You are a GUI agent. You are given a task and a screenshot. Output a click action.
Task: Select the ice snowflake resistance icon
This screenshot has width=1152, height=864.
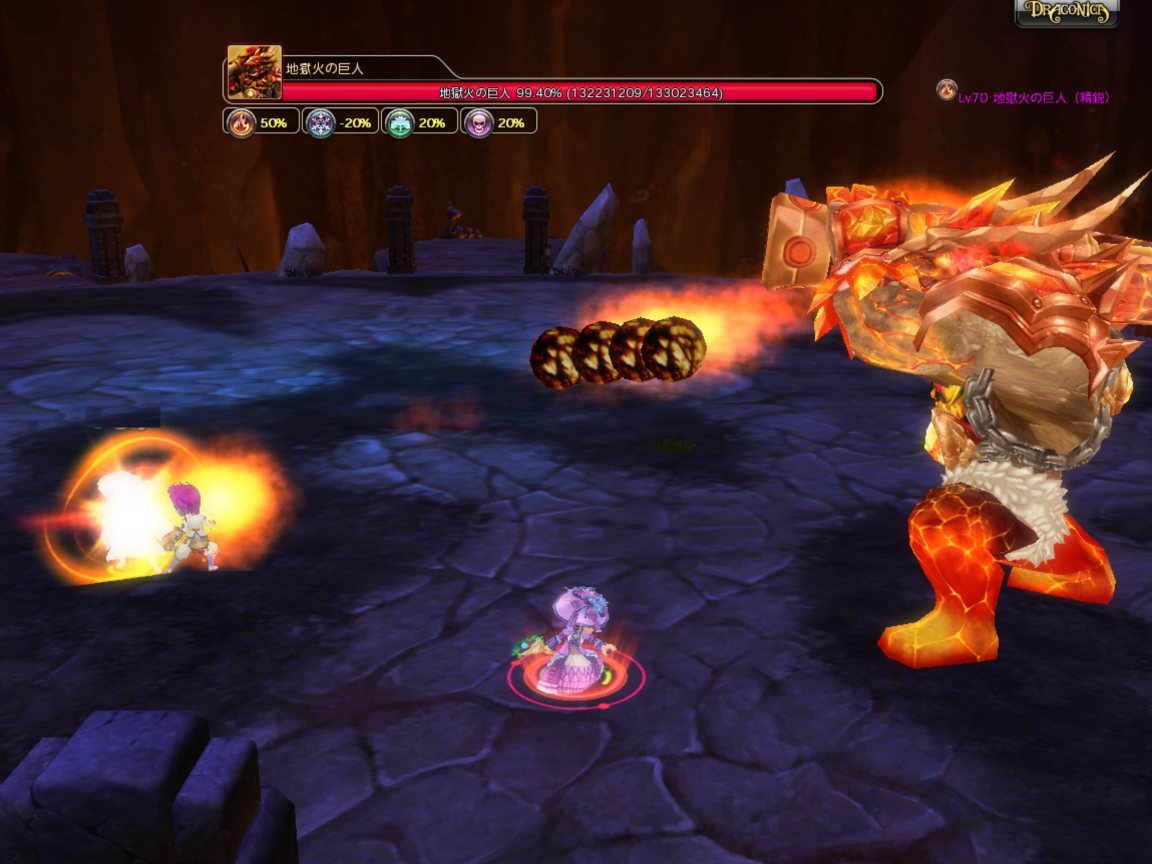pyautogui.click(x=319, y=122)
